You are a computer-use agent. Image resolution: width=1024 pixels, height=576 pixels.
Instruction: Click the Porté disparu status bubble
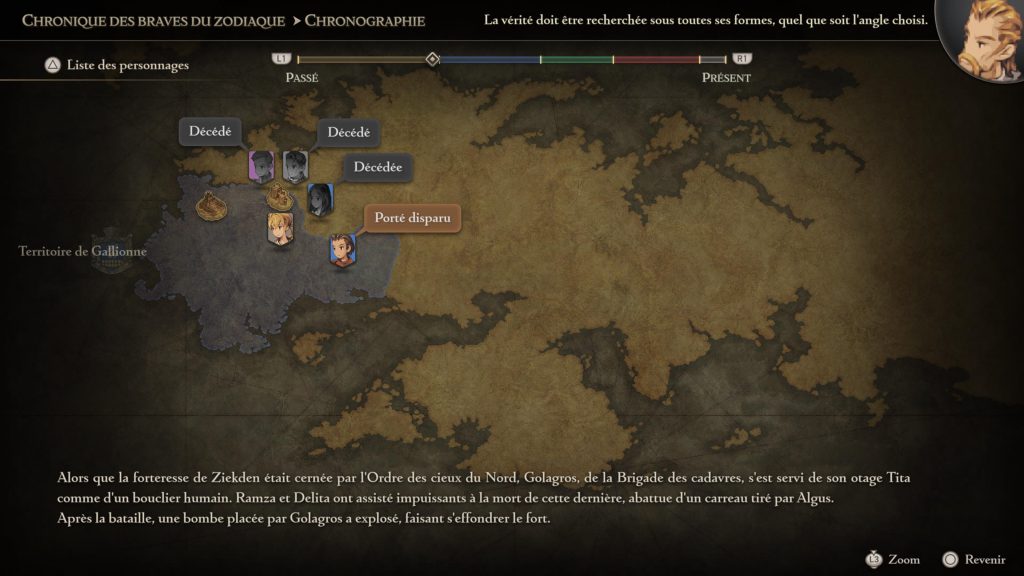point(412,218)
